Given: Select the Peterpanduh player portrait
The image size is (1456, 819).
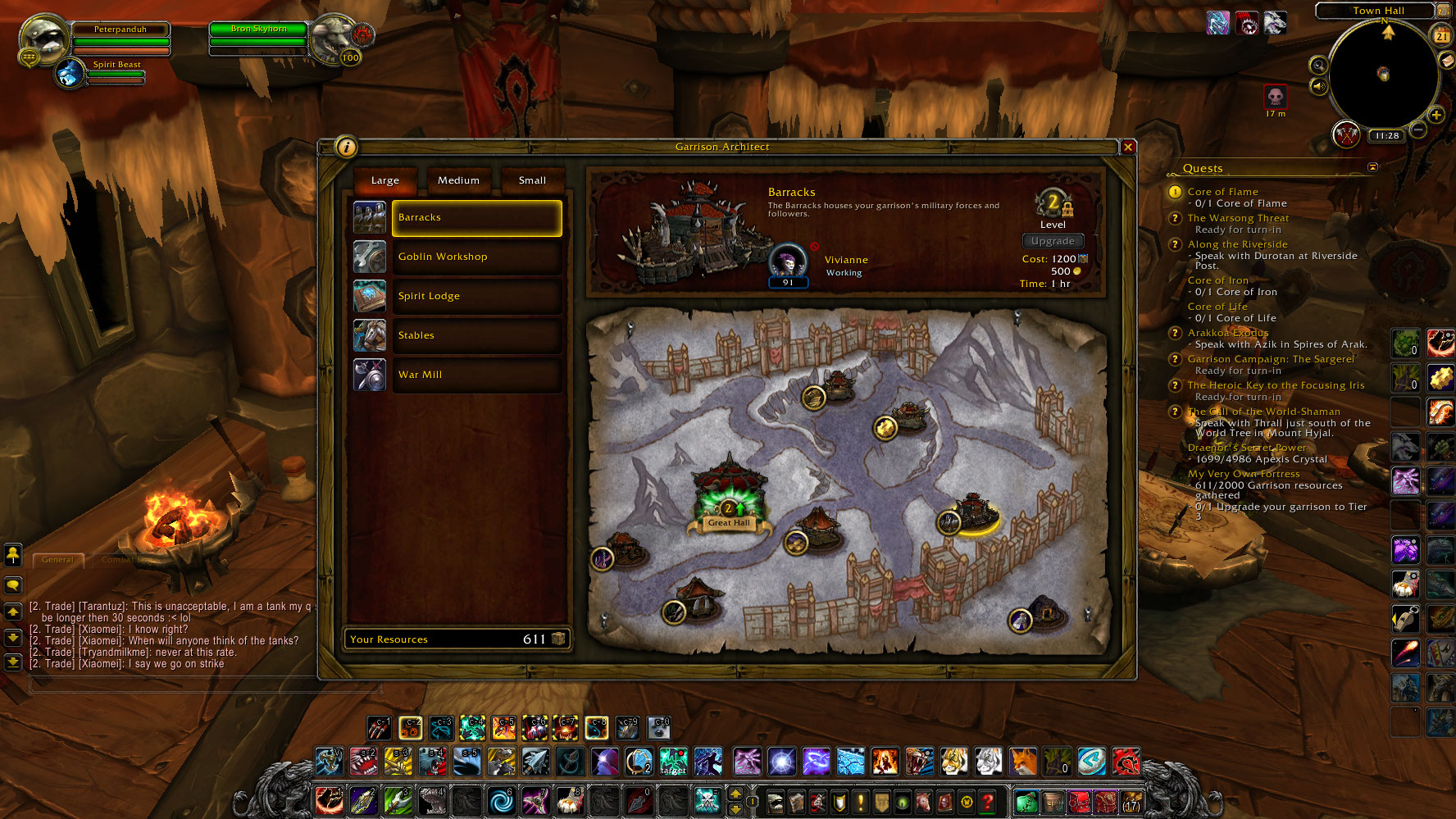Looking at the screenshot, I should [x=43, y=39].
